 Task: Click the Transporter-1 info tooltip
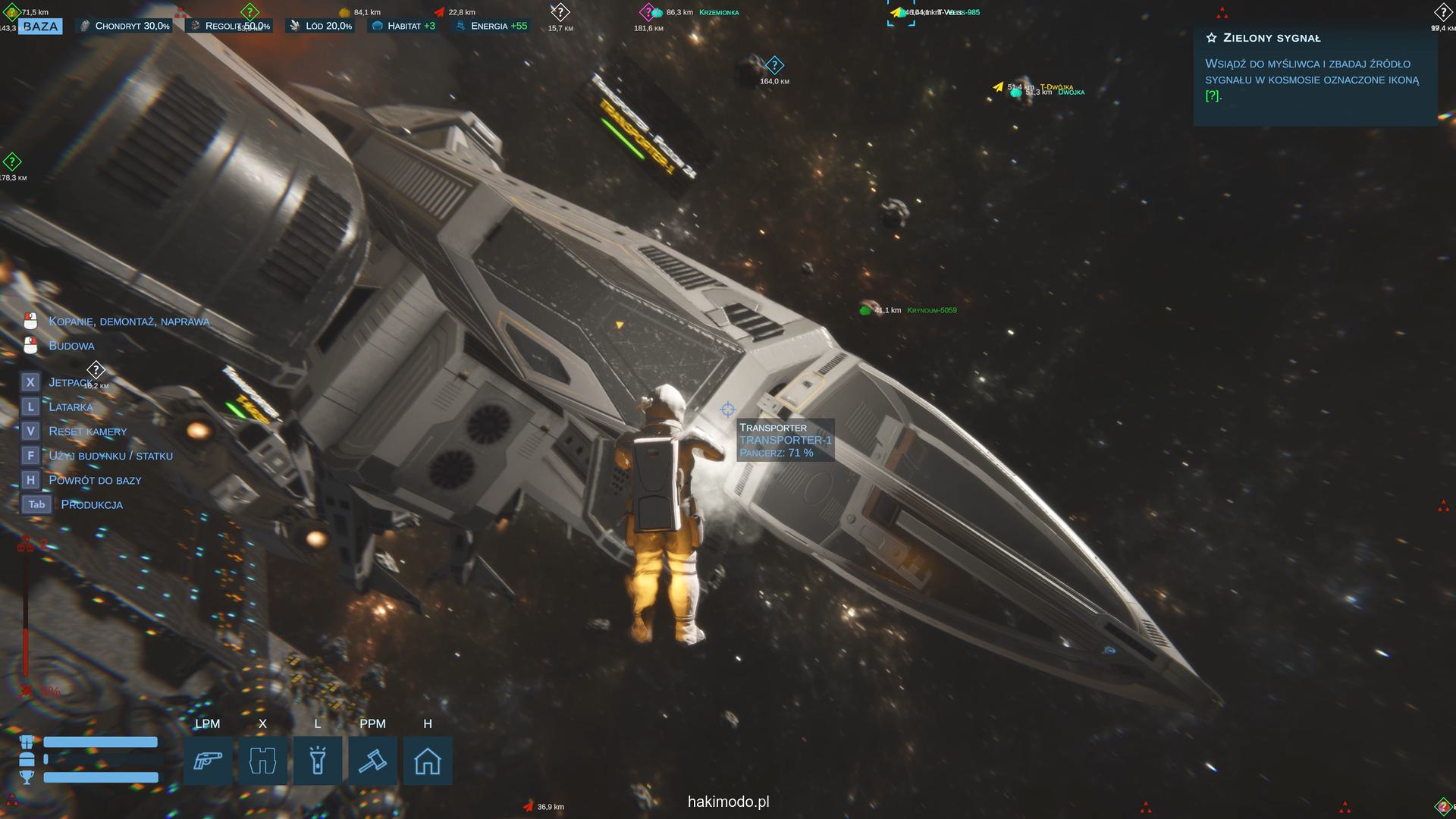[785, 440]
